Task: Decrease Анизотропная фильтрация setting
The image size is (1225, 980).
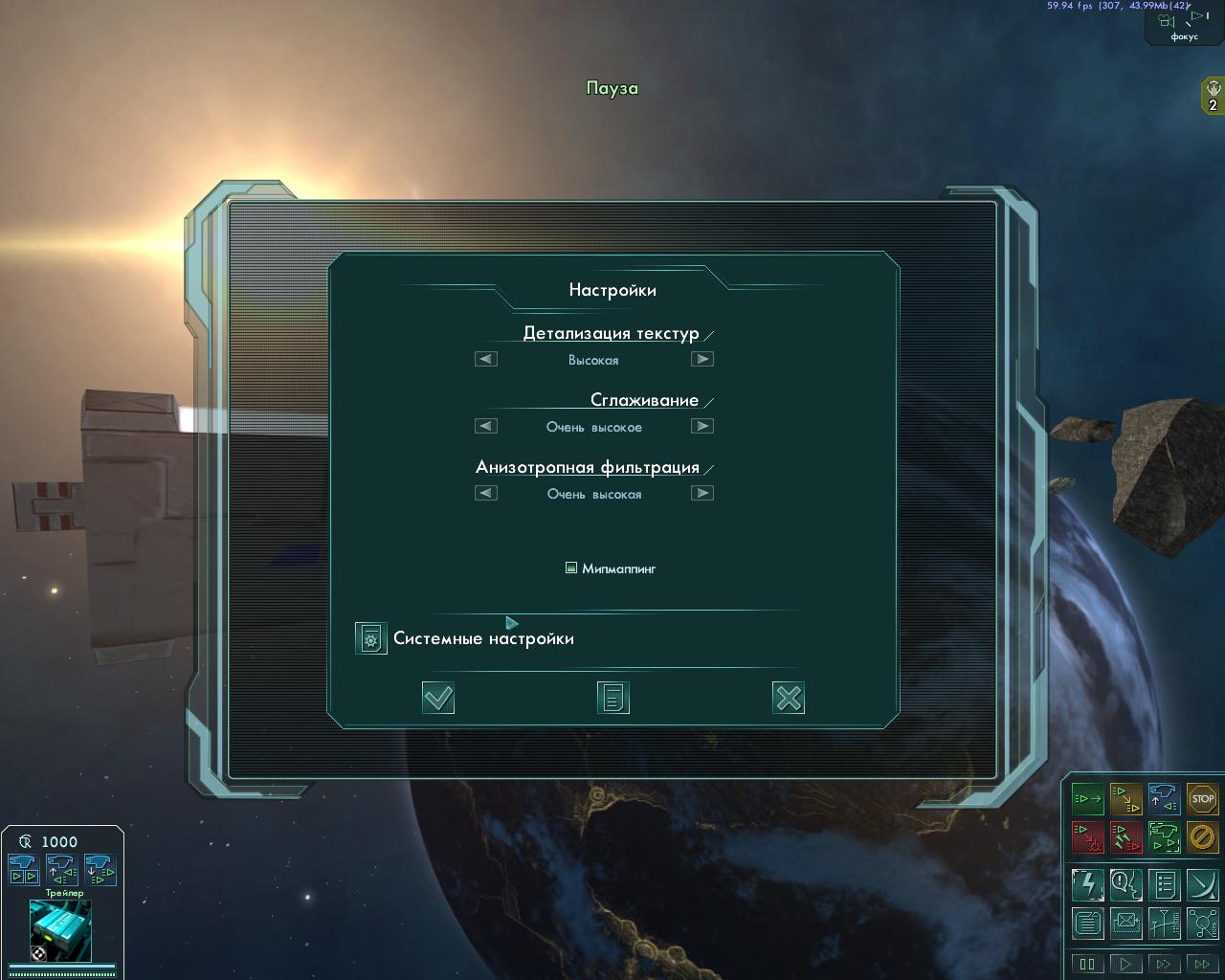Action: pos(486,493)
